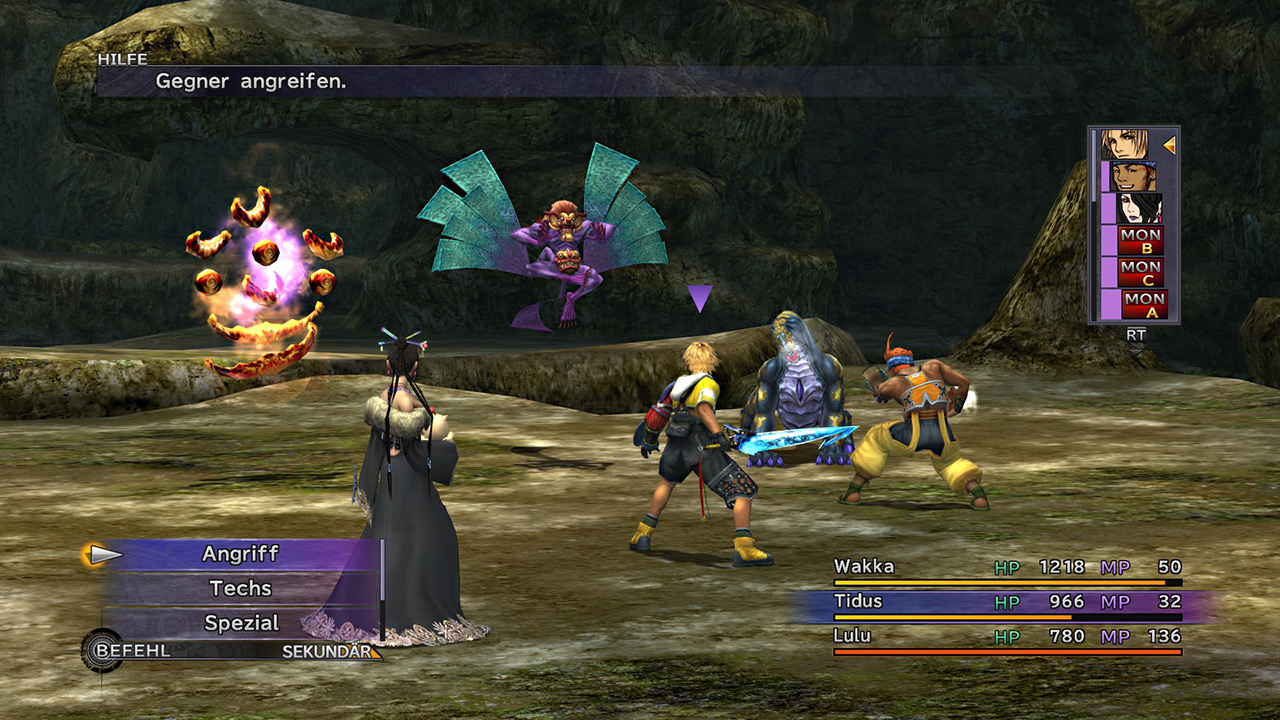
Task: Click Tidus's portrait in turn order
Action: 1125,145
